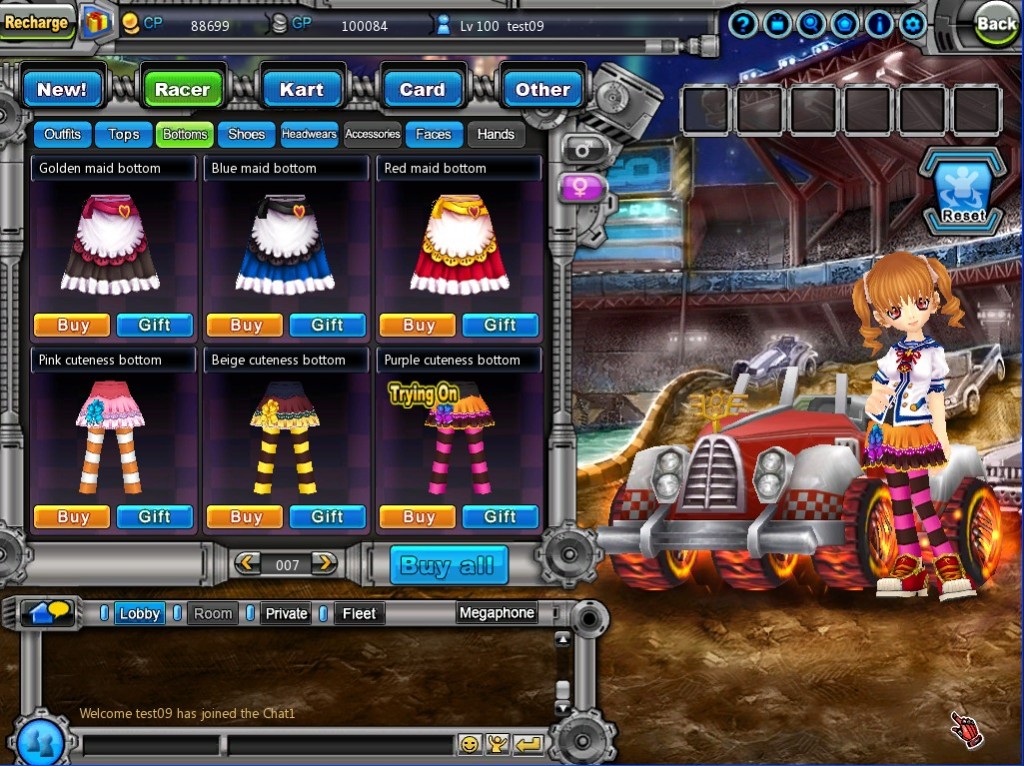The image size is (1024, 766).
Task: Click the Buy all button
Action: tap(448, 565)
